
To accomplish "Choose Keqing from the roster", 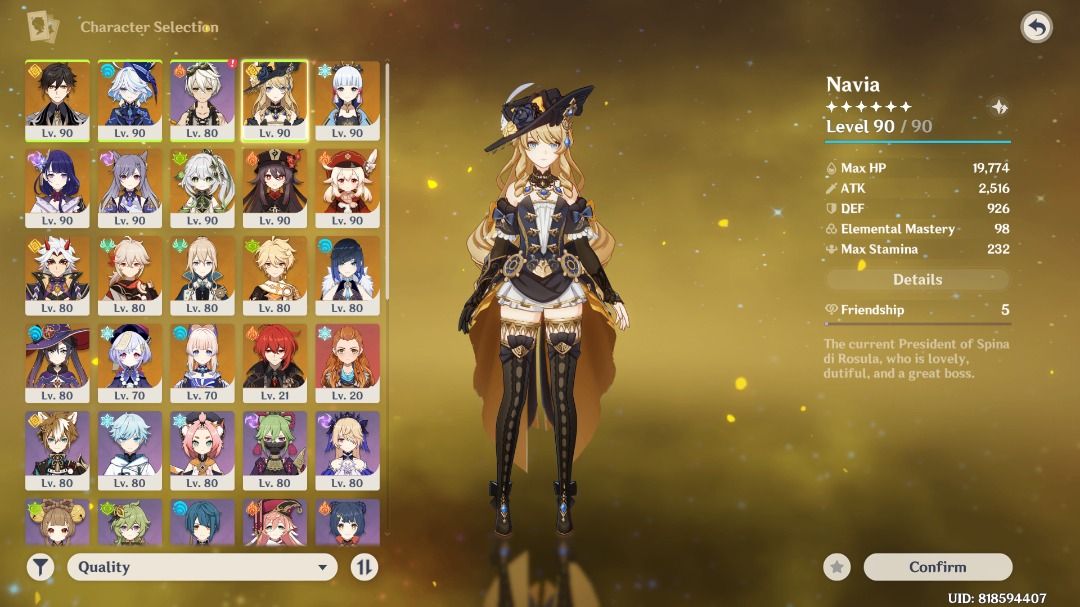I will pos(130,187).
